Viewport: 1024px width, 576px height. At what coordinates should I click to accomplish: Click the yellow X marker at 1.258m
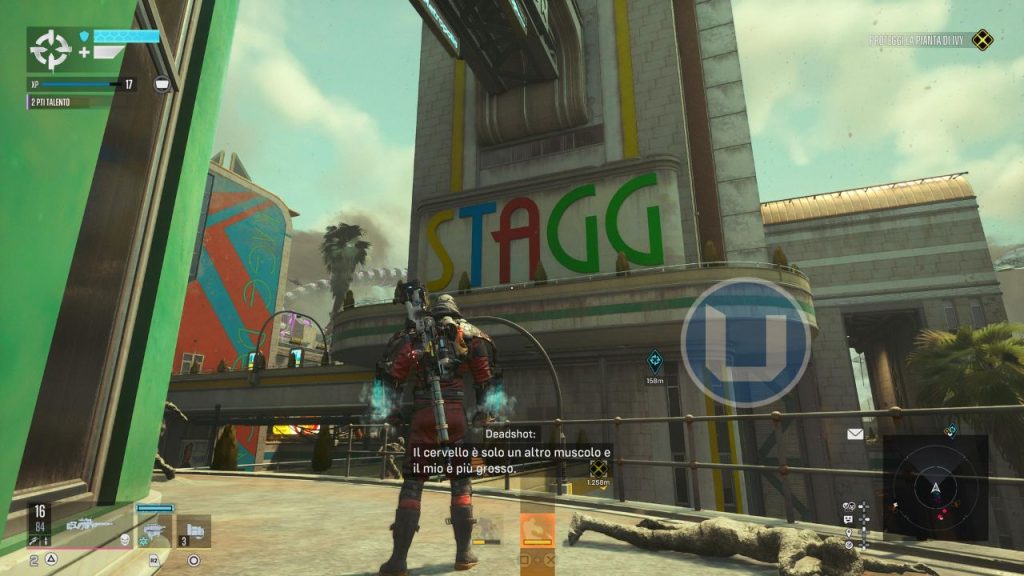598,467
